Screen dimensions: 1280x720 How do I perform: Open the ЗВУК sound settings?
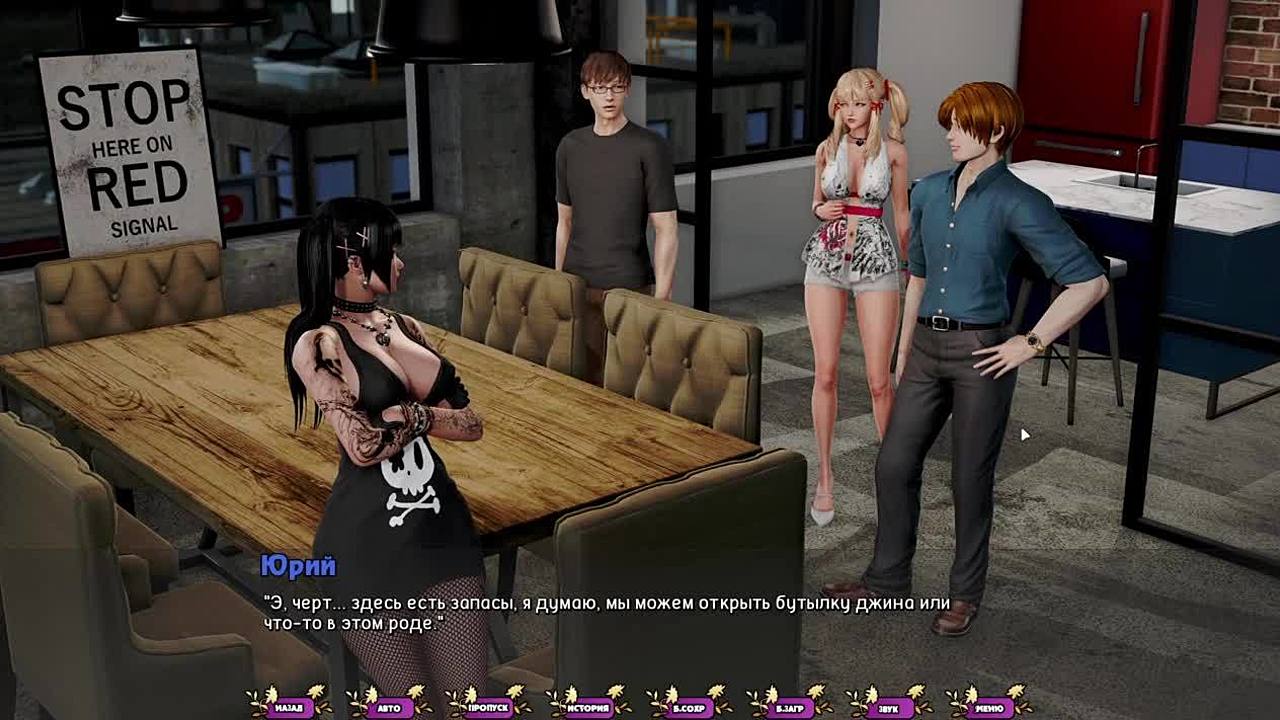(889, 707)
